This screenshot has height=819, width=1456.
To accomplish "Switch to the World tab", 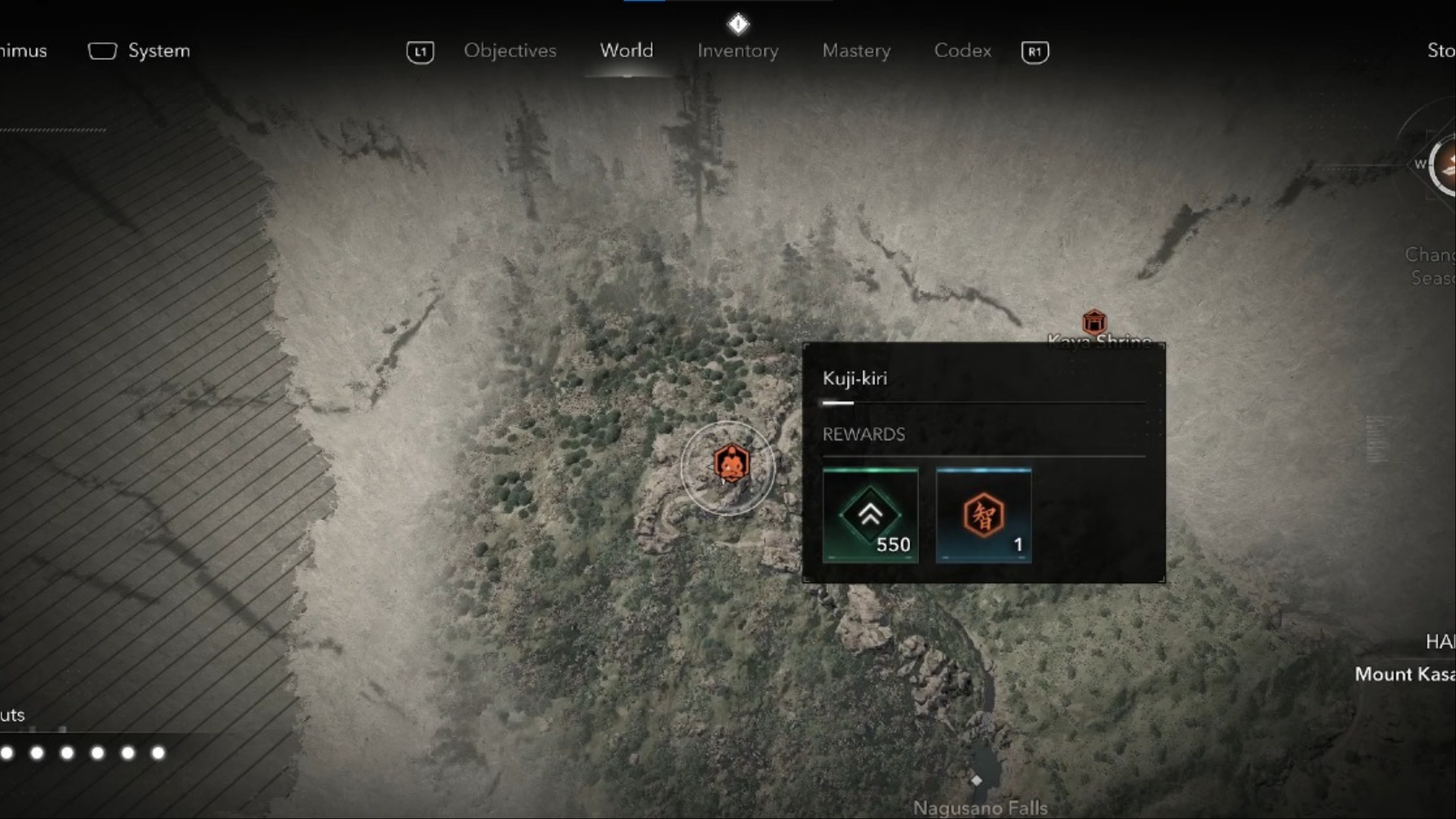I will pos(626,51).
